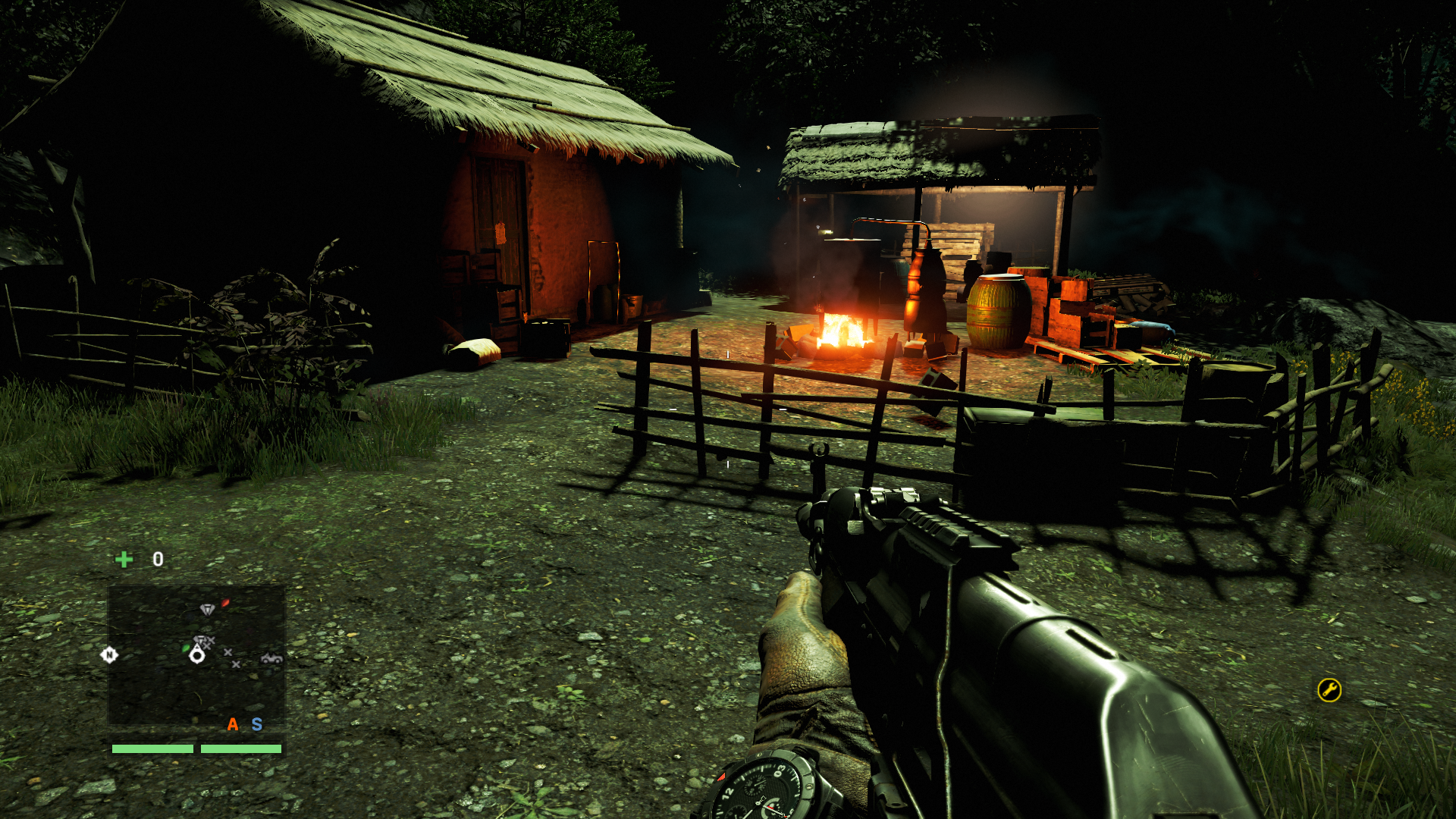
Task: Select the red leaf marker on minimap
Action: pyautogui.click(x=225, y=604)
